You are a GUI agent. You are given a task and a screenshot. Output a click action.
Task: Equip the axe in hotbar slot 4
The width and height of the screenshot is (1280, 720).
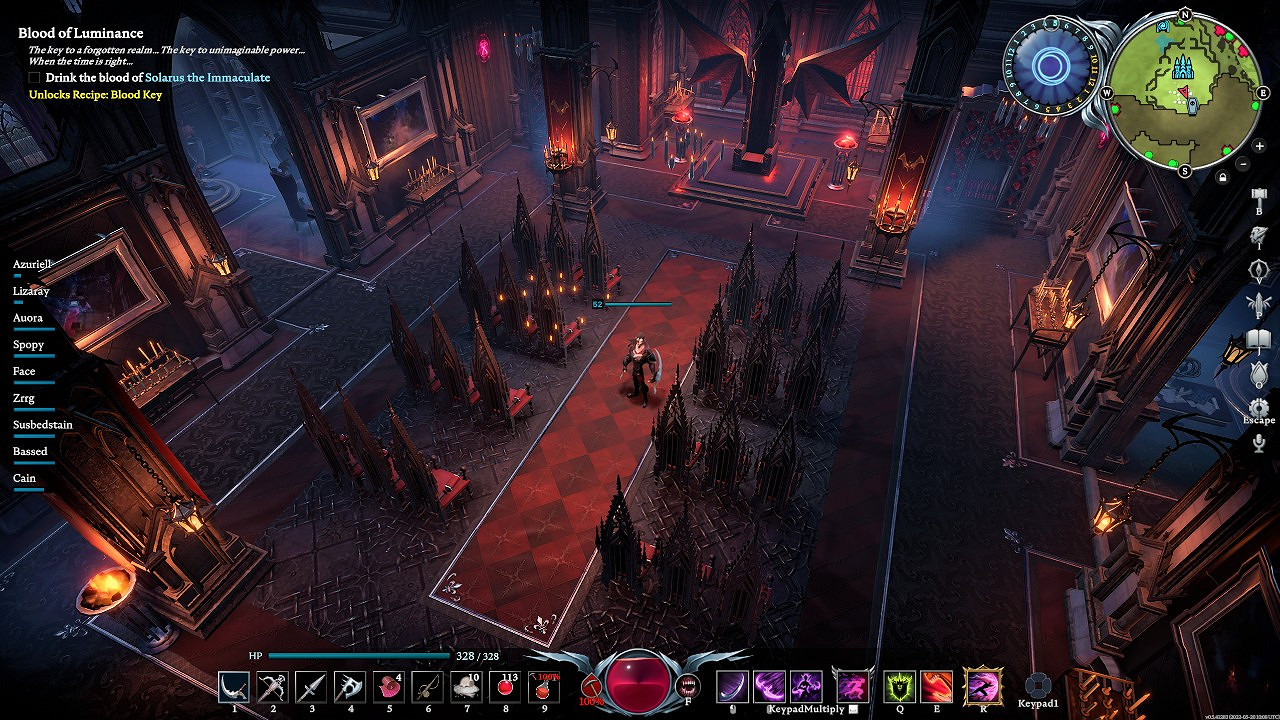(x=350, y=686)
